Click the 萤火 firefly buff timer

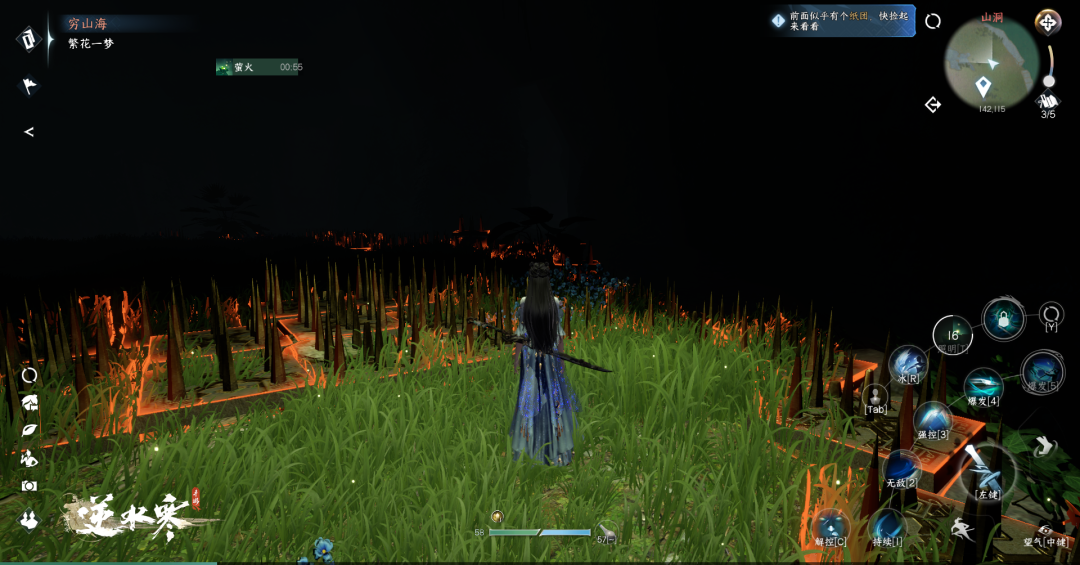coord(258,67)
